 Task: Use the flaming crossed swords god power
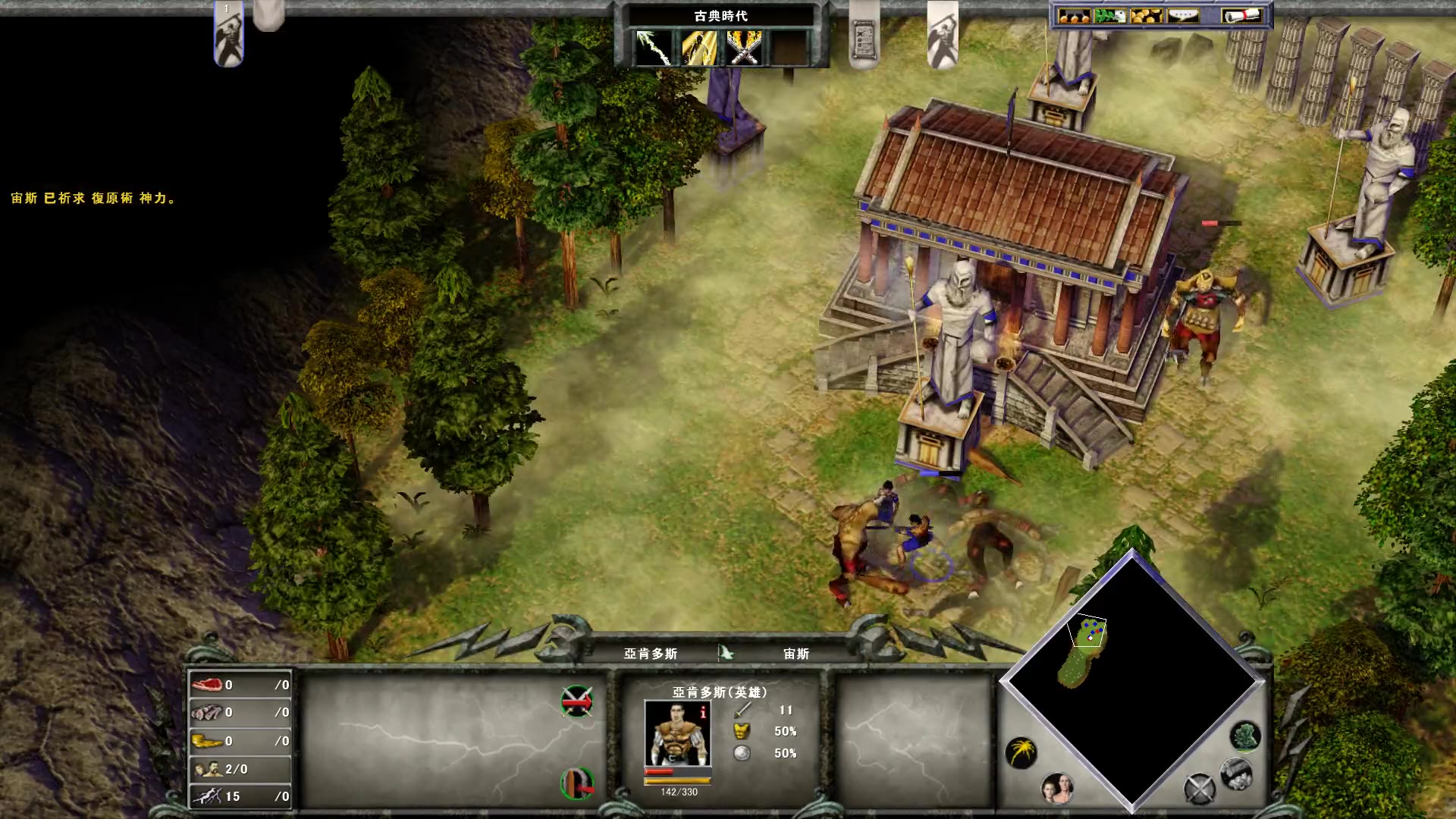[x=744, y=48]
